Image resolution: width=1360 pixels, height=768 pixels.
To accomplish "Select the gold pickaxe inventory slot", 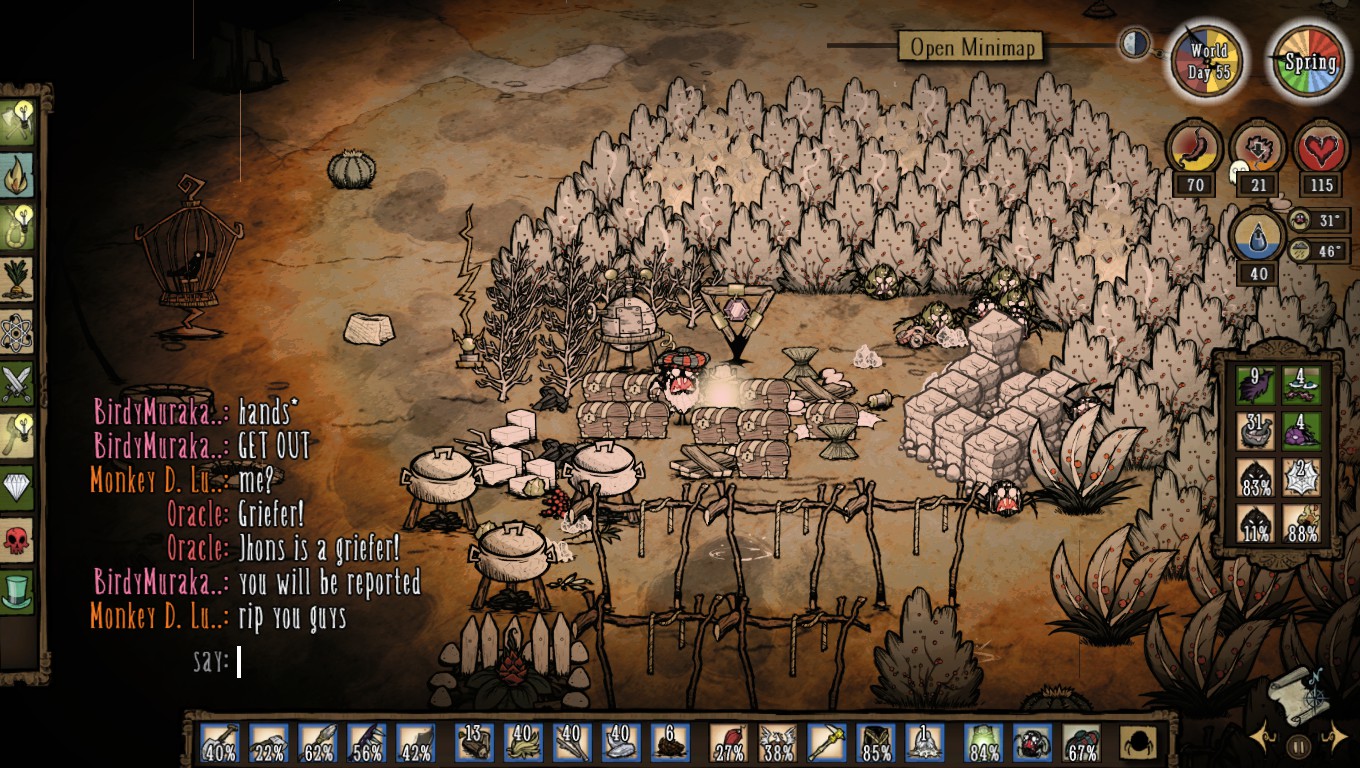I will coord(825,743).
